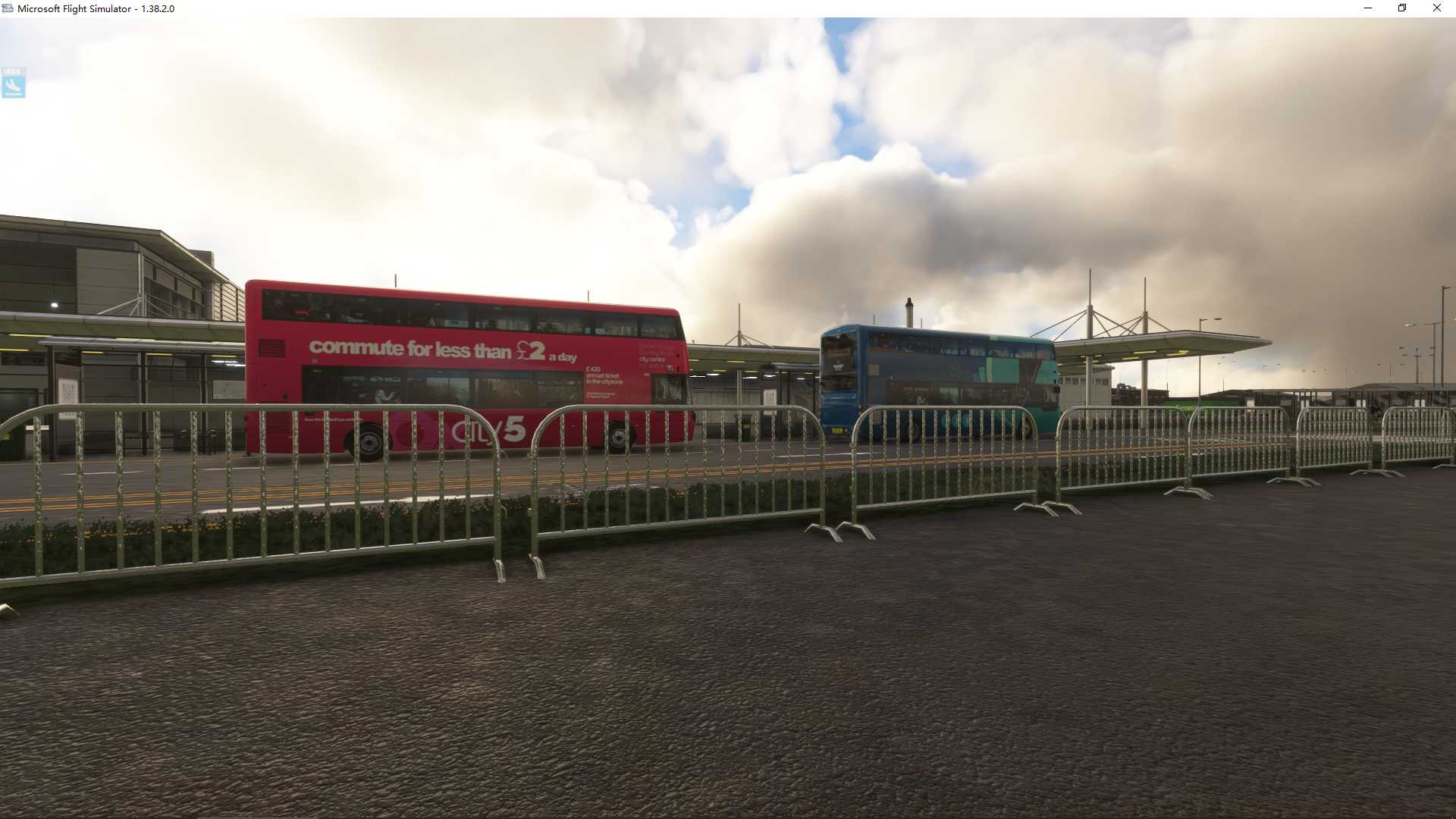This screenshot has width=1456, height=819.
Task: Click the Microsoft Flight Simulator title bar icon
Action: [x=8, y=8]
